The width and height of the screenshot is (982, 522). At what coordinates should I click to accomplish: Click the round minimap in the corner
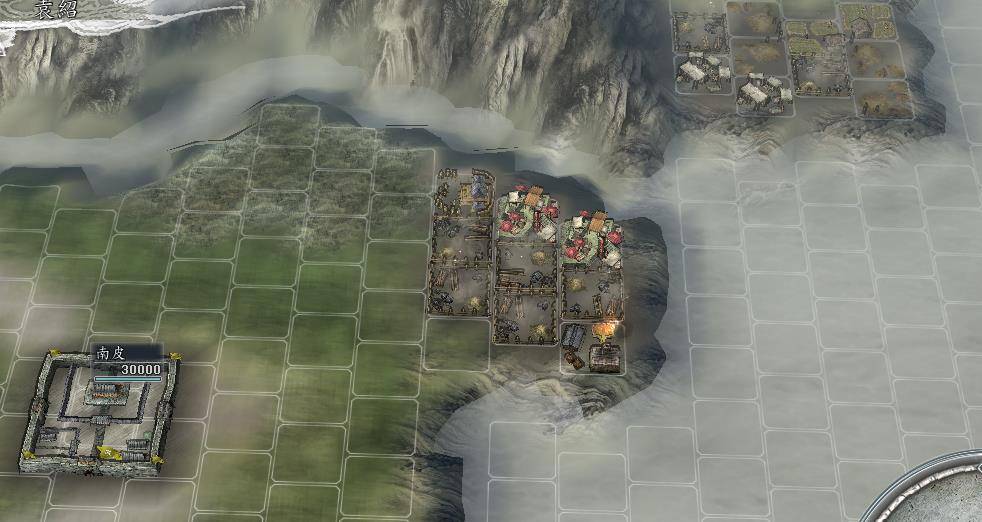pos(946,493)
